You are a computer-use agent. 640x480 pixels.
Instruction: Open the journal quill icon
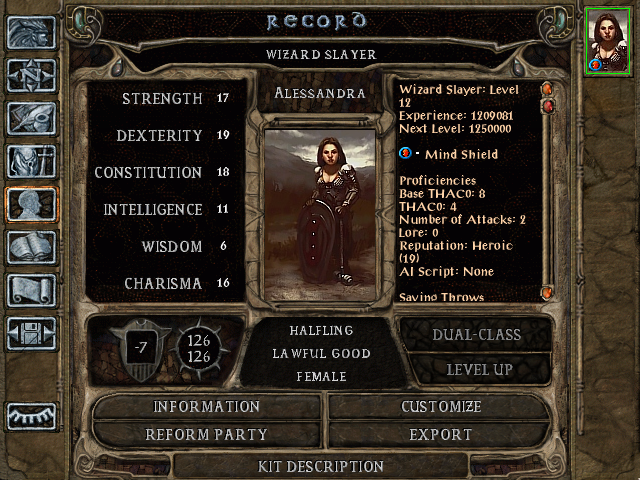coord(31,118)
